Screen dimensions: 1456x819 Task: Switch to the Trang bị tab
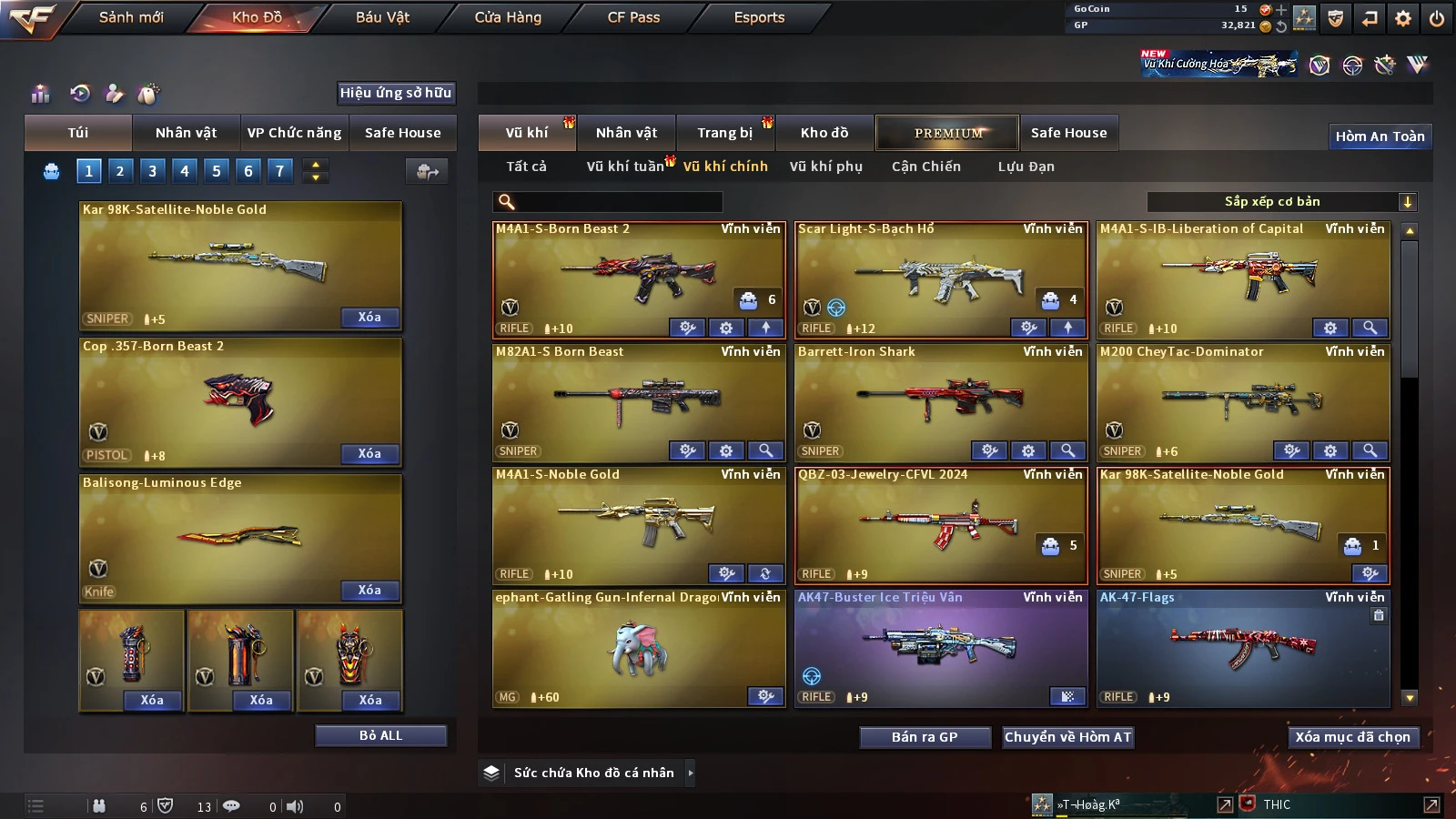pyautogui.click(x=724, y=133)
